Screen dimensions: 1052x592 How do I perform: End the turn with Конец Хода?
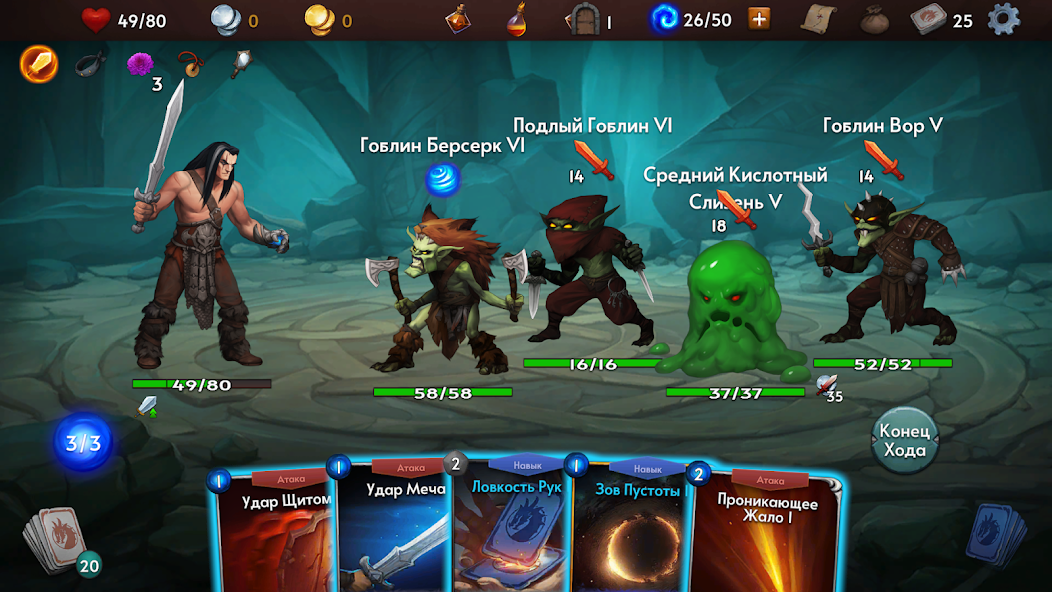click(x=904, y=440)
